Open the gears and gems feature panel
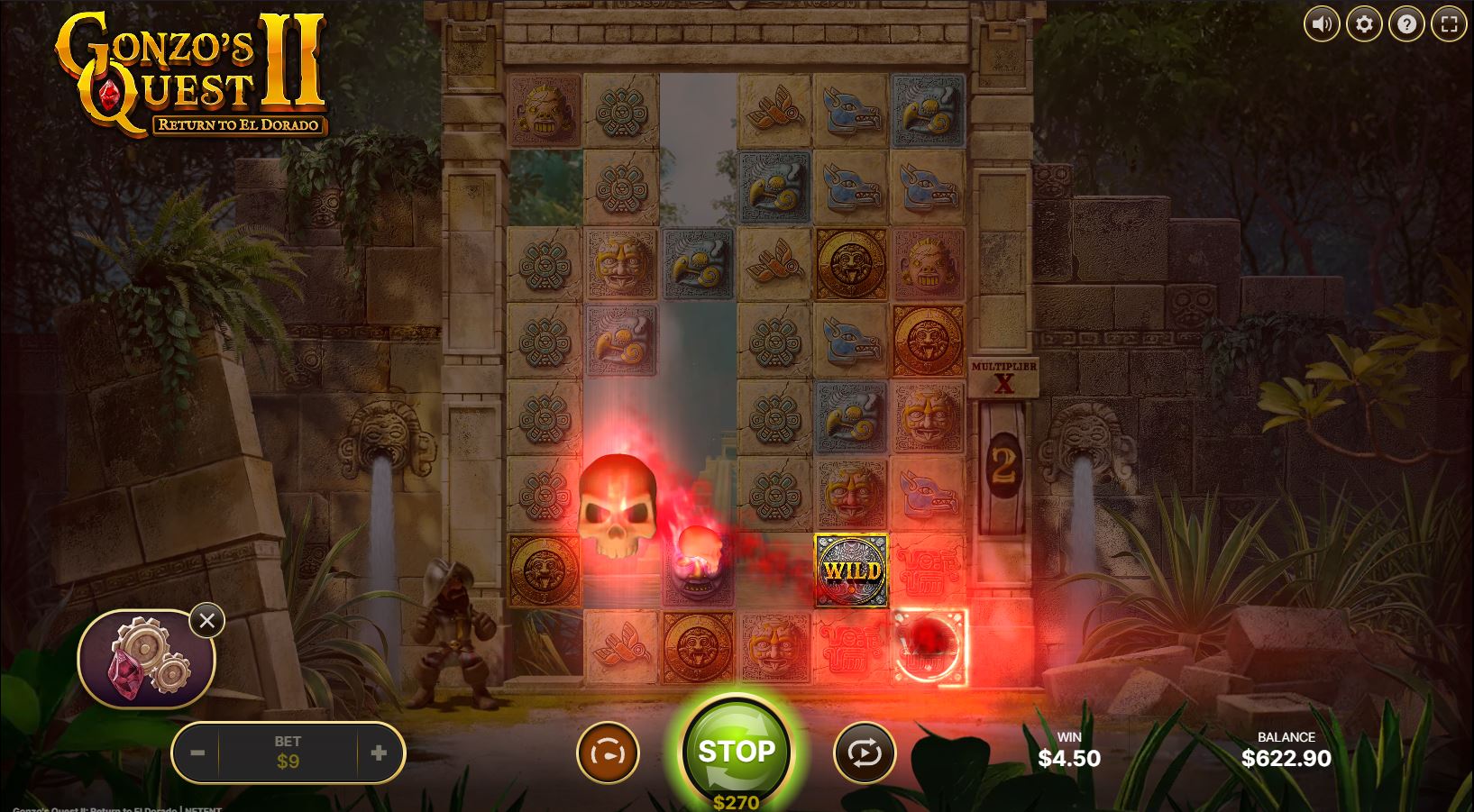 (146, 659)
